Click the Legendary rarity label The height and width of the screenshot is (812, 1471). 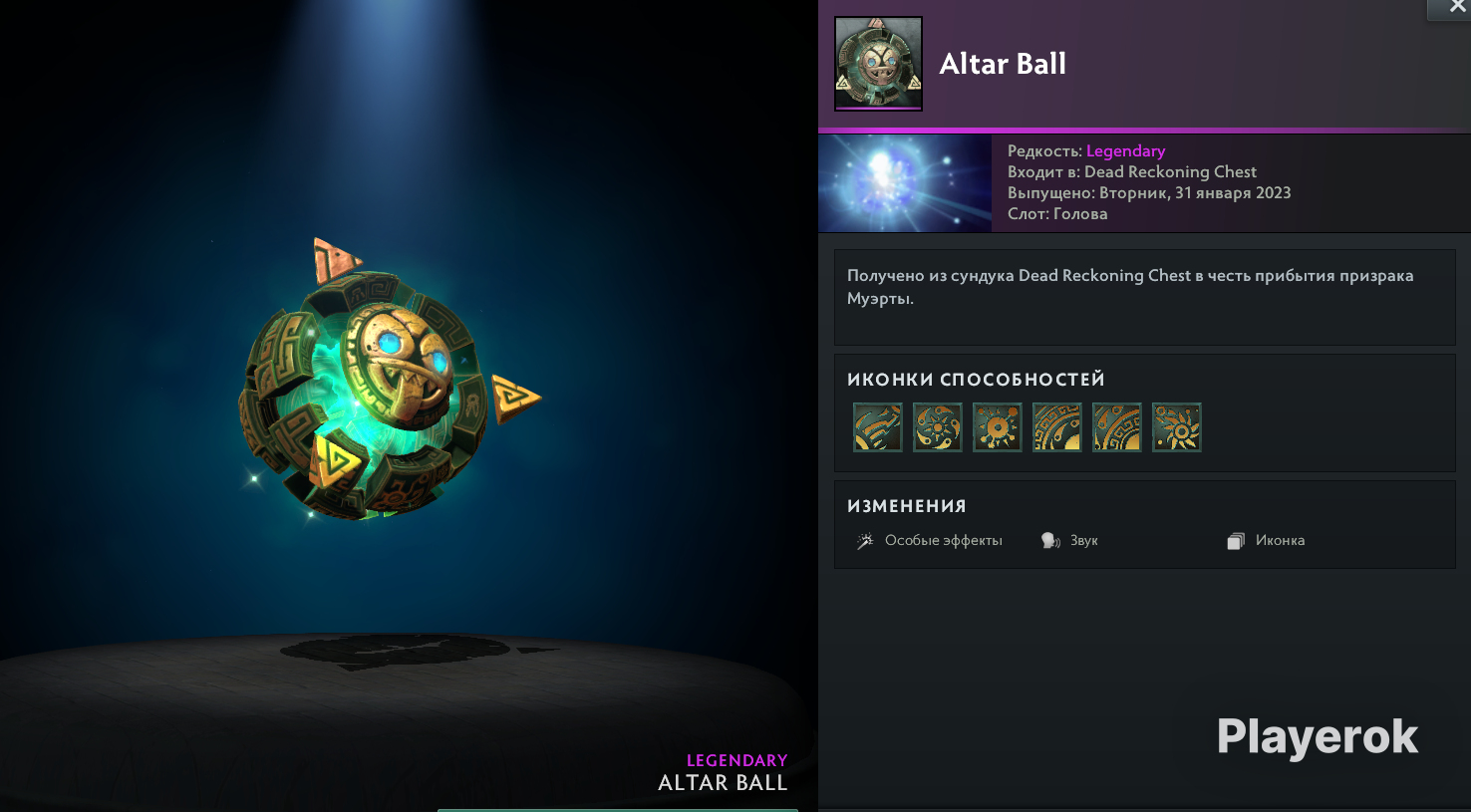[1125, 150]
